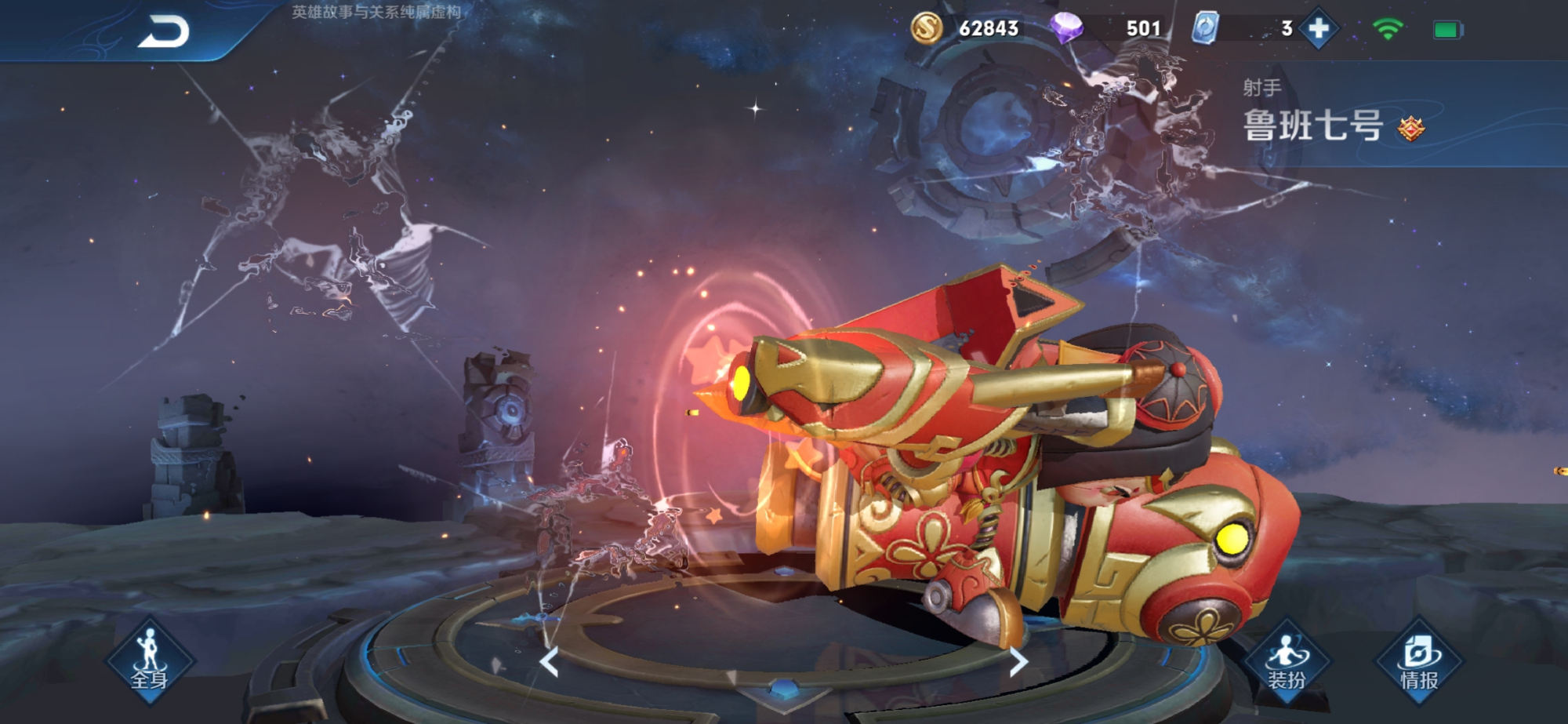
Task: Switch to next hero with right arrow
Action: click(1018, 663)
